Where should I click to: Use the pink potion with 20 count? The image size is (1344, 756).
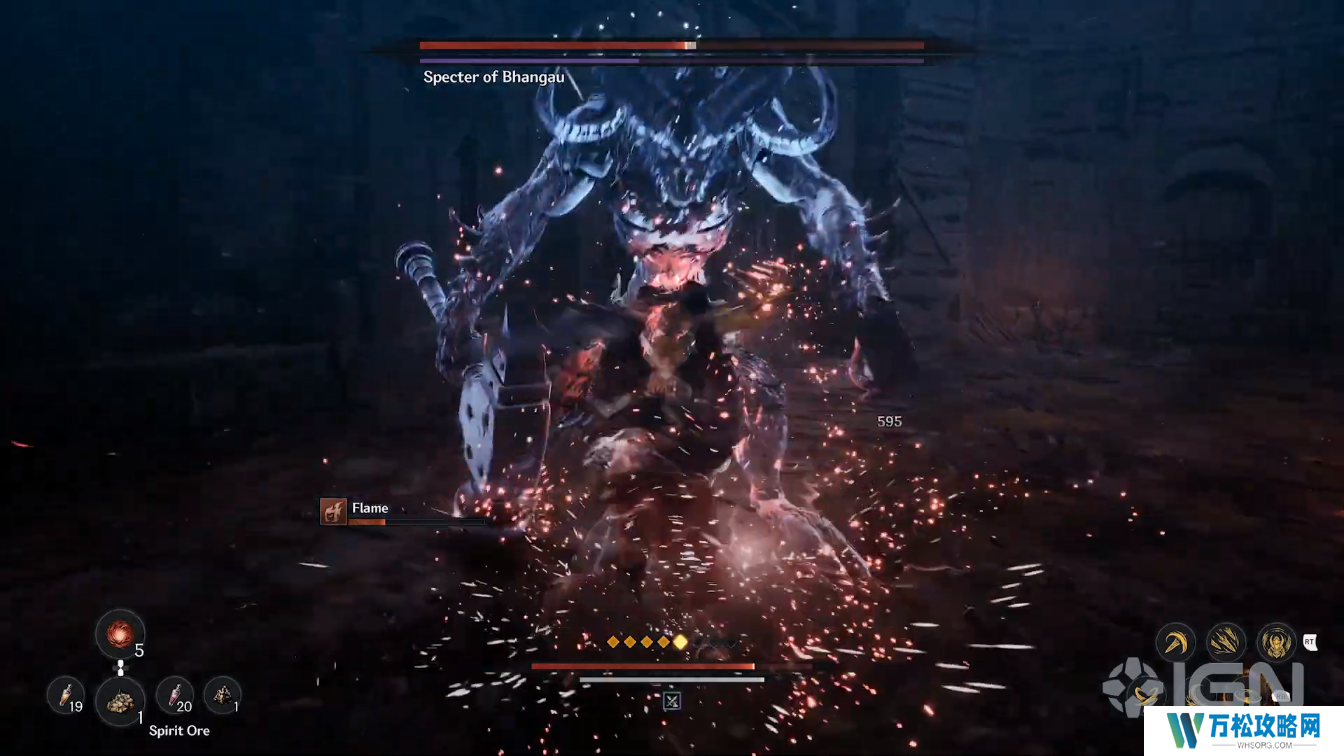coord(175,695)
